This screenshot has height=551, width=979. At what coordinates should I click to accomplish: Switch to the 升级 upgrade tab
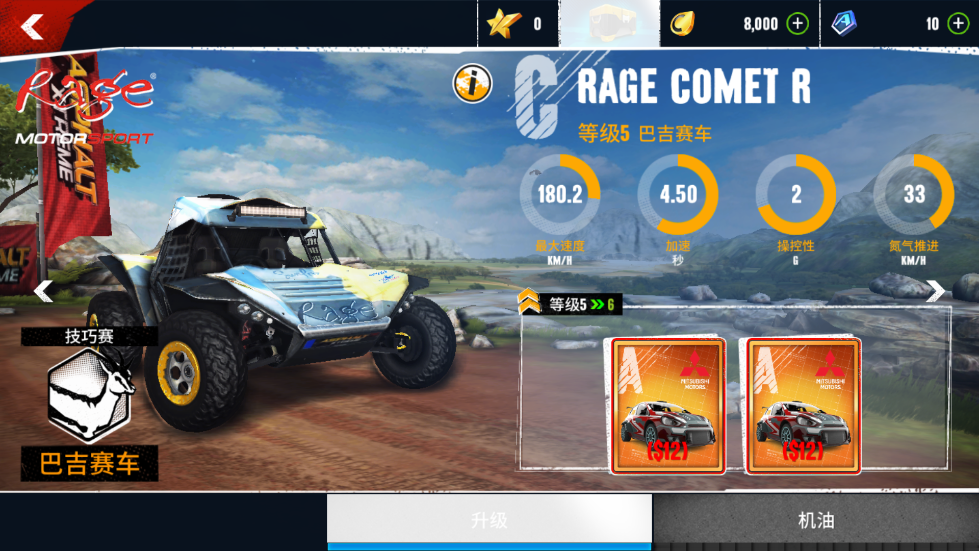click(x=490, y=520)
